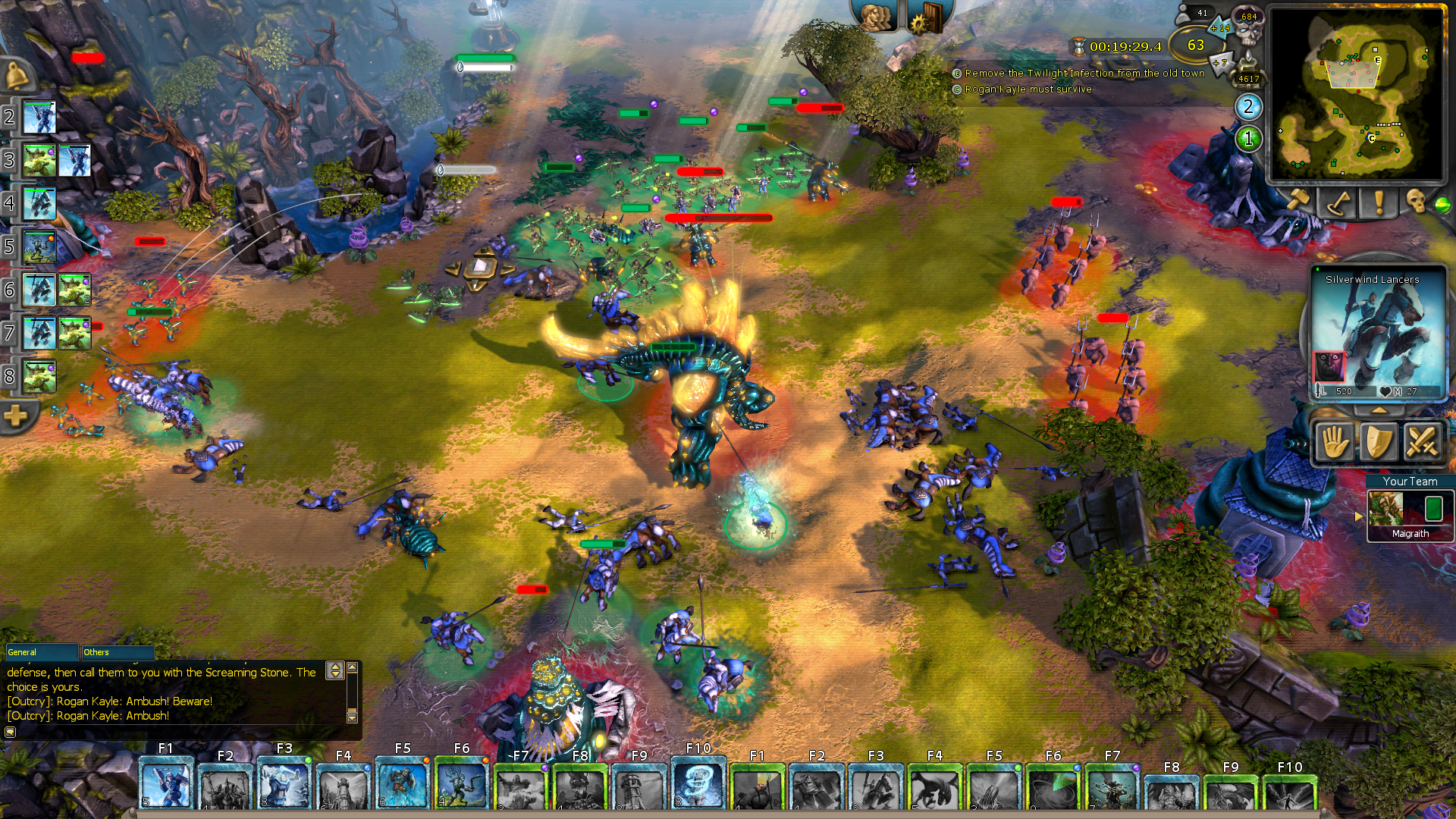The width and height of the screenshot is (1456, 819).
Task: Switch to the General chat tab
Action: pyautogui.click(x=42, y=653)
